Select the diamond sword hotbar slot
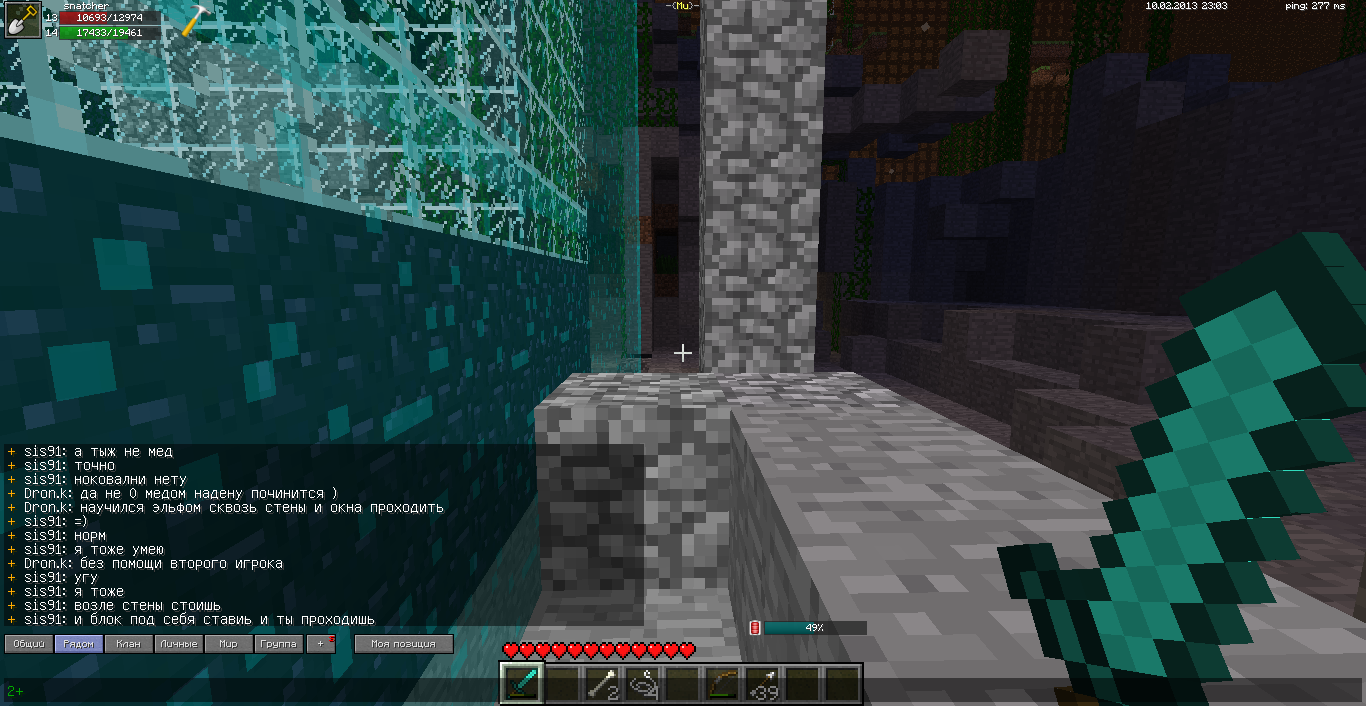The height and width of the screenshot is (706, 1366). point(522,684)
